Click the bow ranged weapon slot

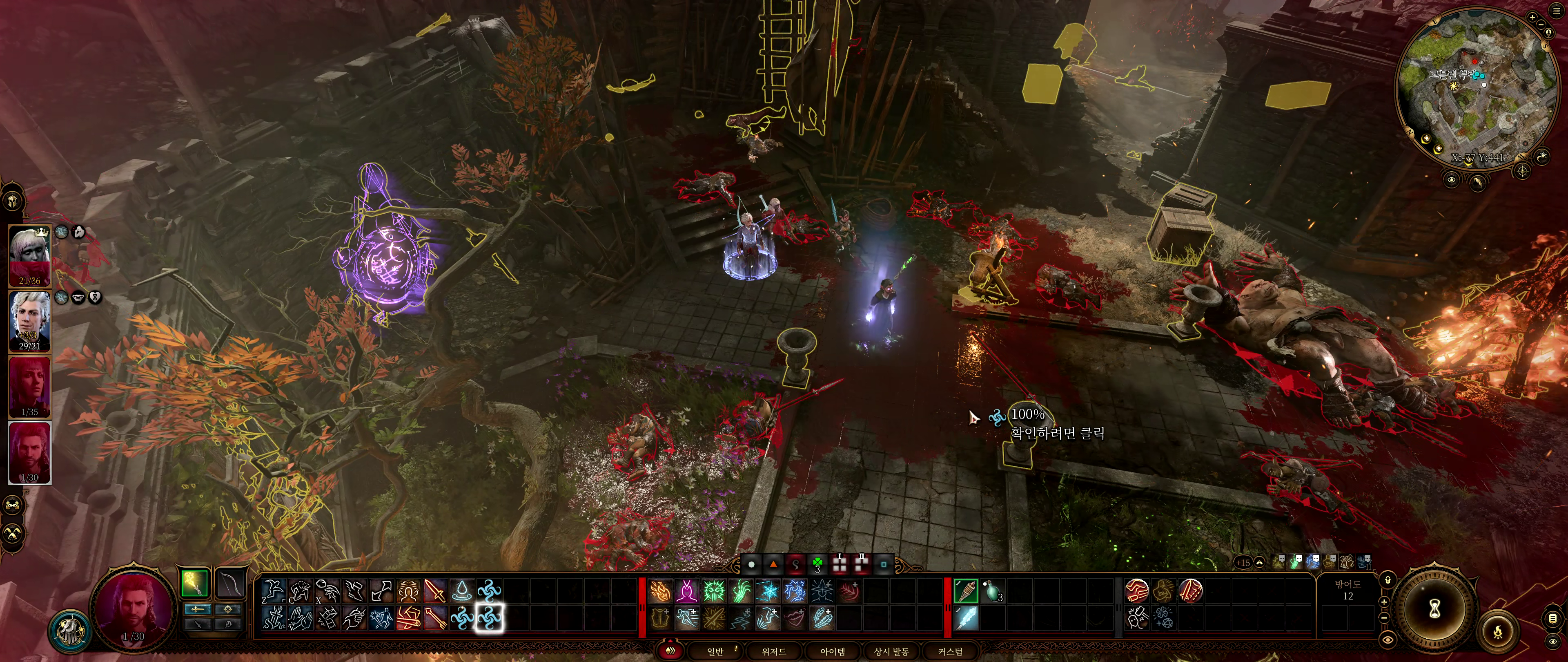coord(231,584)
